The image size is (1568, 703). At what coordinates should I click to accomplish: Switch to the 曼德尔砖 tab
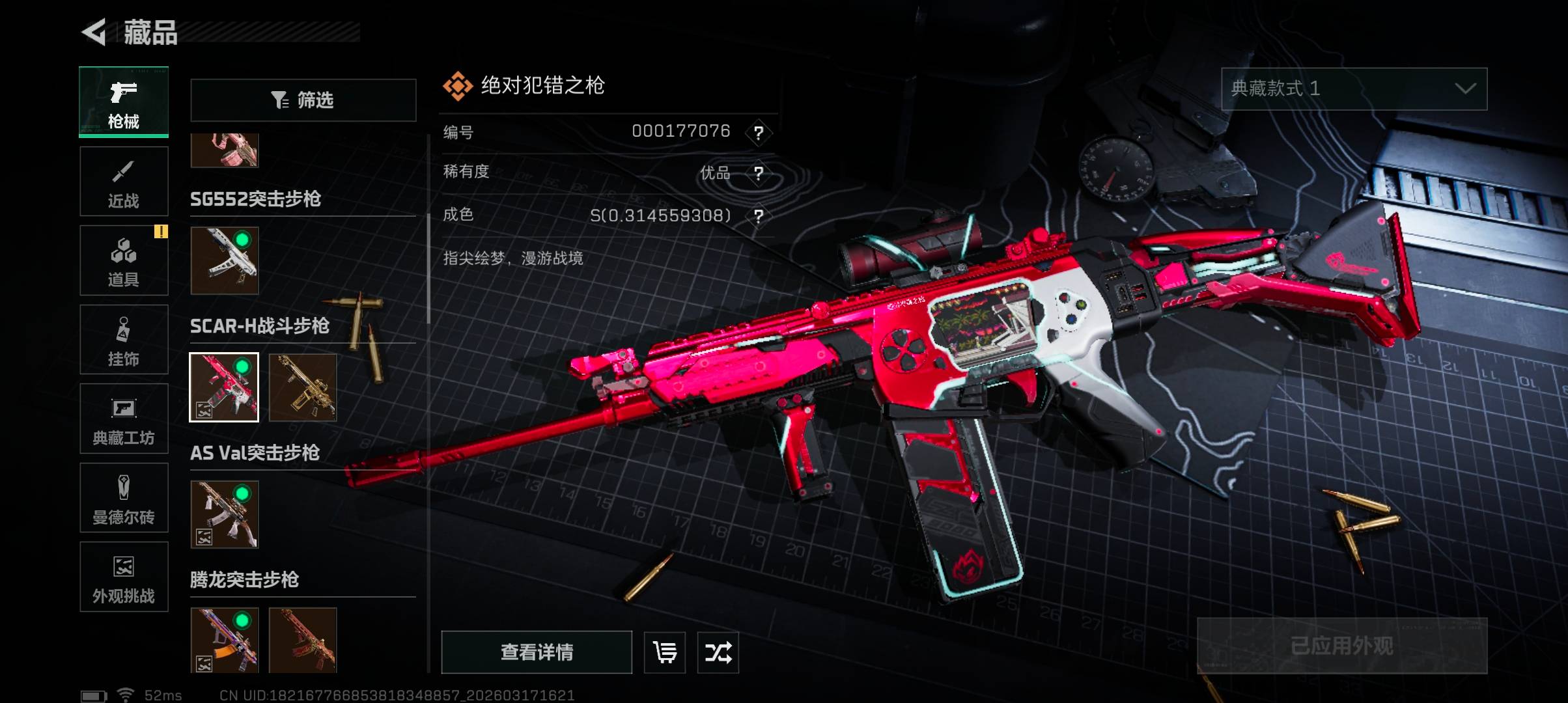(x=124, y=498)
